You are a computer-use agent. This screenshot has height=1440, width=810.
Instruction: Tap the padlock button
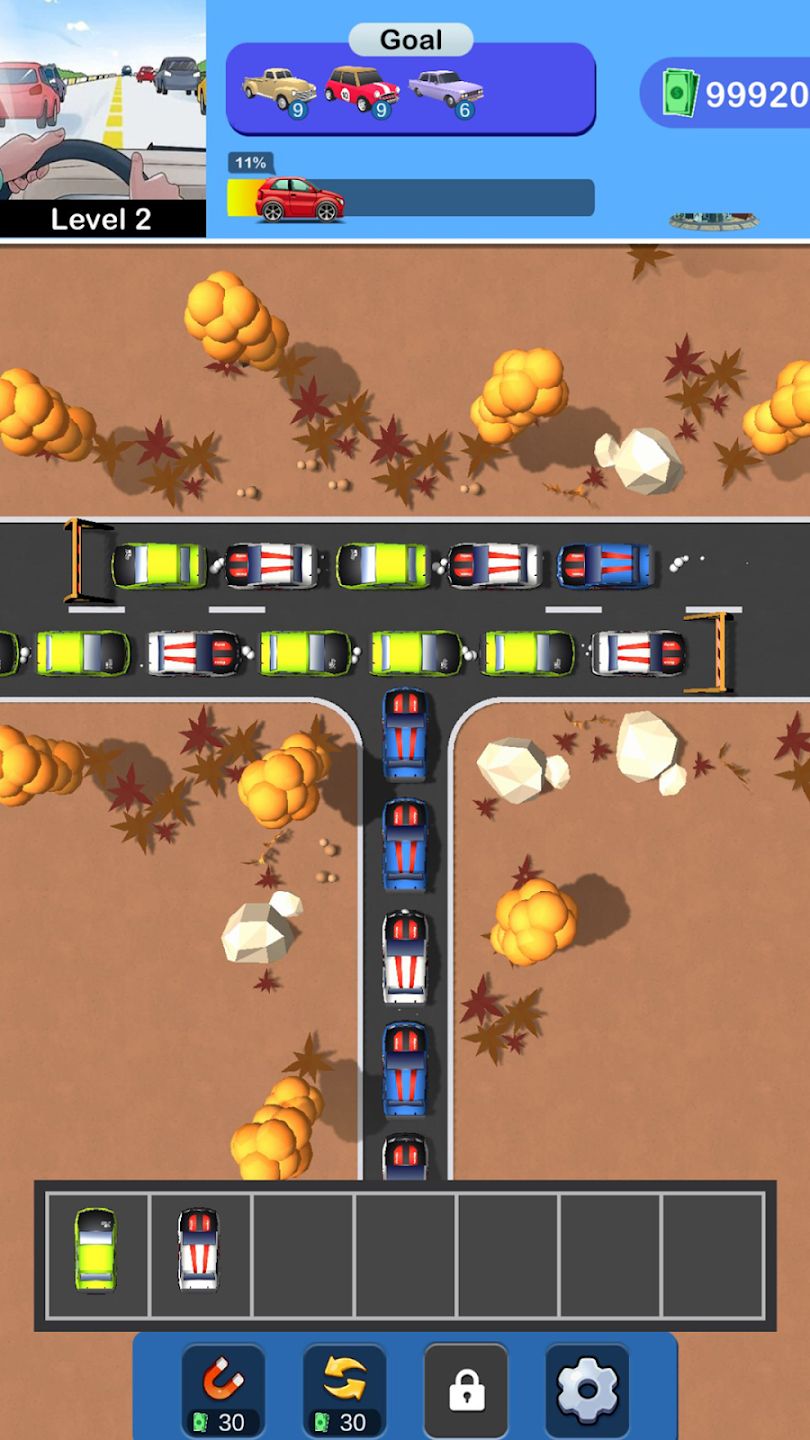[466, 1389]
